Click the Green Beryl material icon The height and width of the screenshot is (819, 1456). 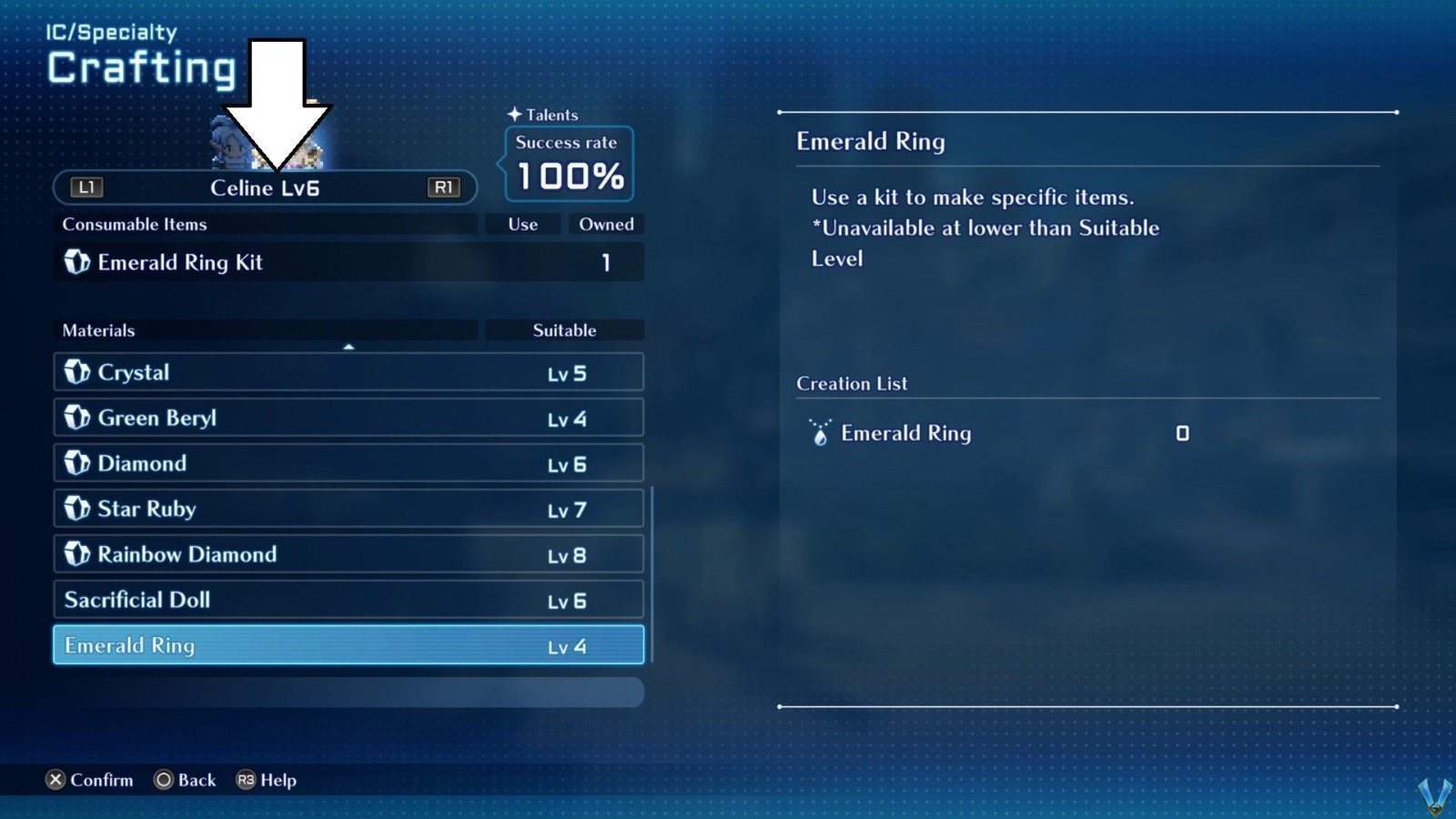click(76, 418)
